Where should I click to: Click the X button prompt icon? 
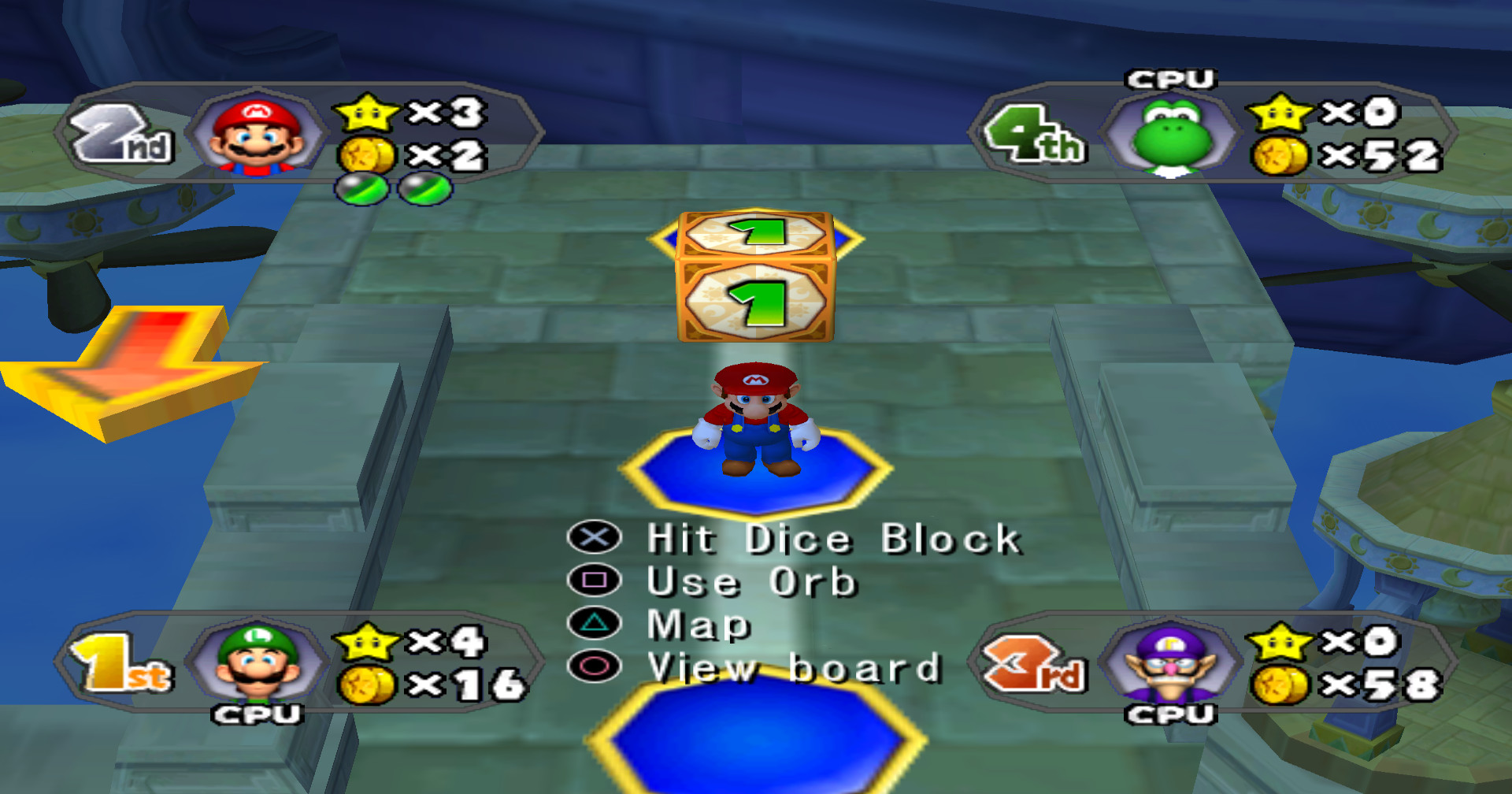pyautogui.click(x=595, y=539)
